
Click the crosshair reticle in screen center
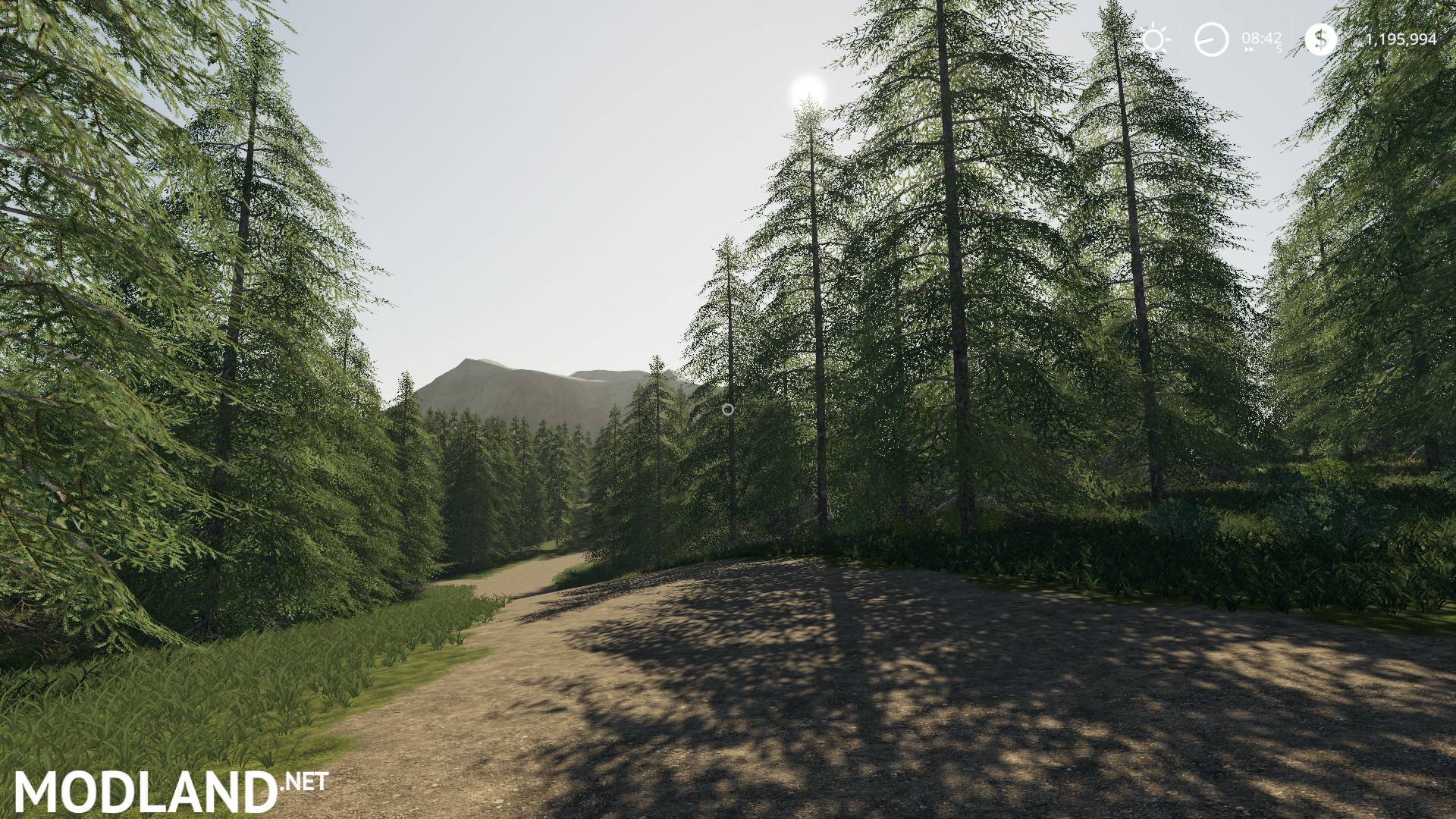click(x=729, y=409)
